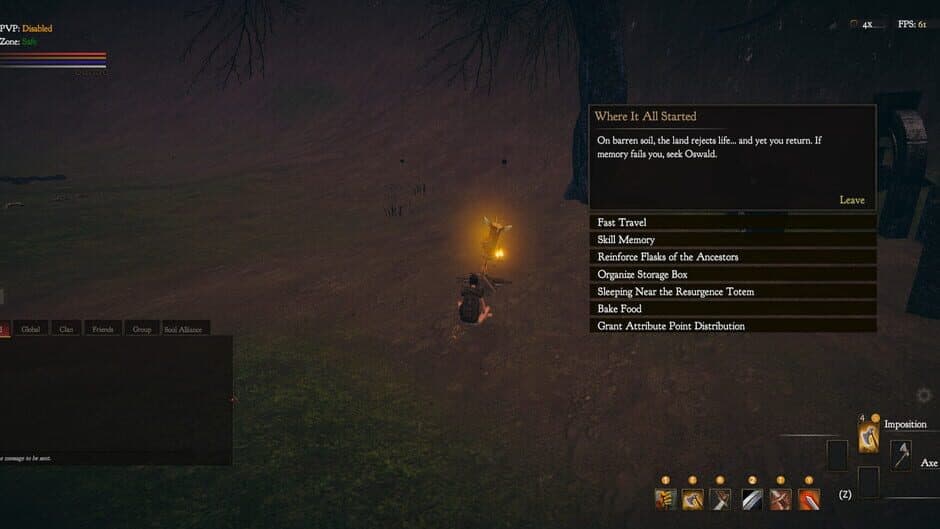Select the equipped Axe weapon slot
The height and width of the screenshot is (529, 940).
click(x=901, y=455)
